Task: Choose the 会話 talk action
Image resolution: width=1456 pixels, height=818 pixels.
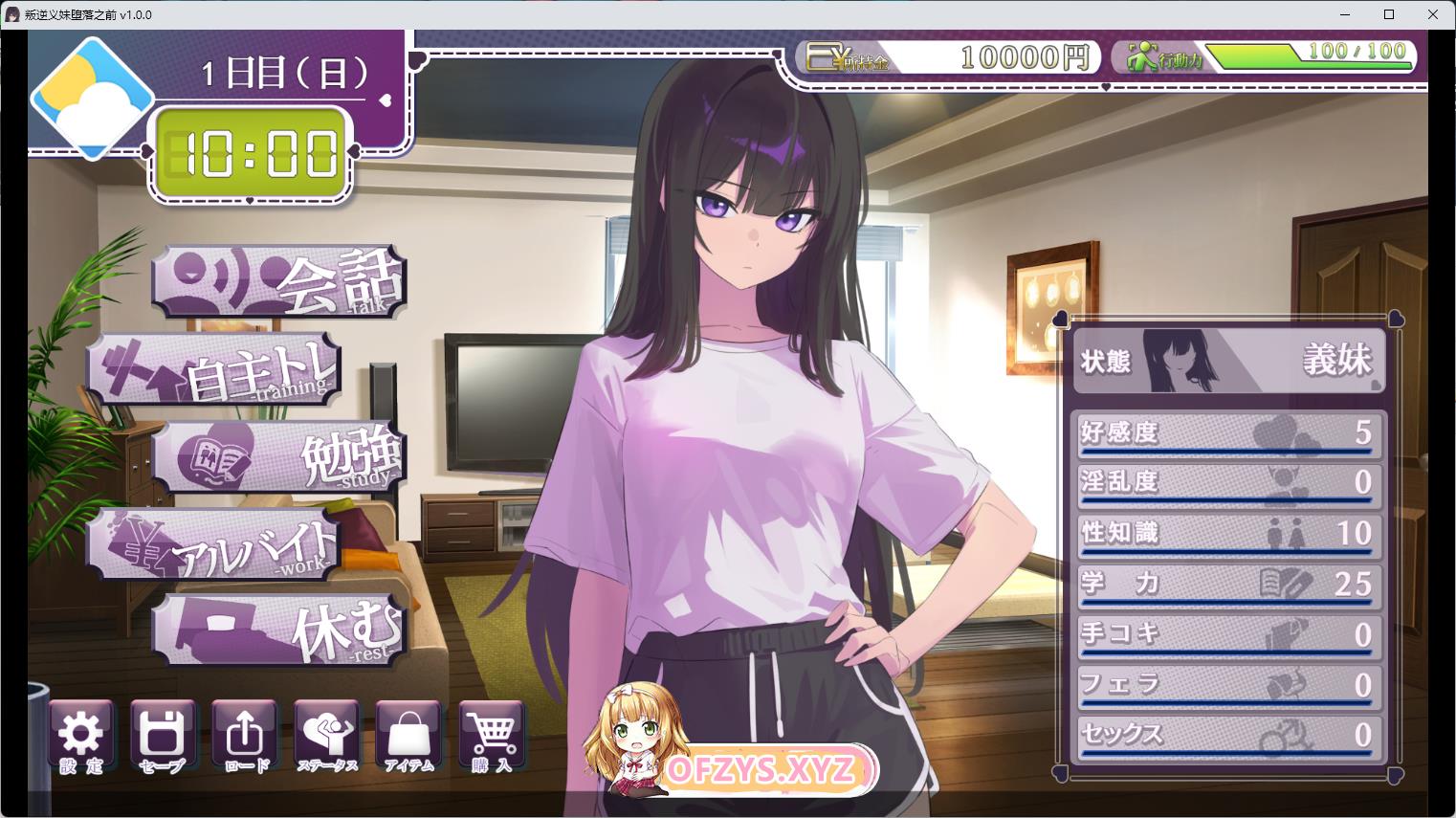Action: coord(279,281)
